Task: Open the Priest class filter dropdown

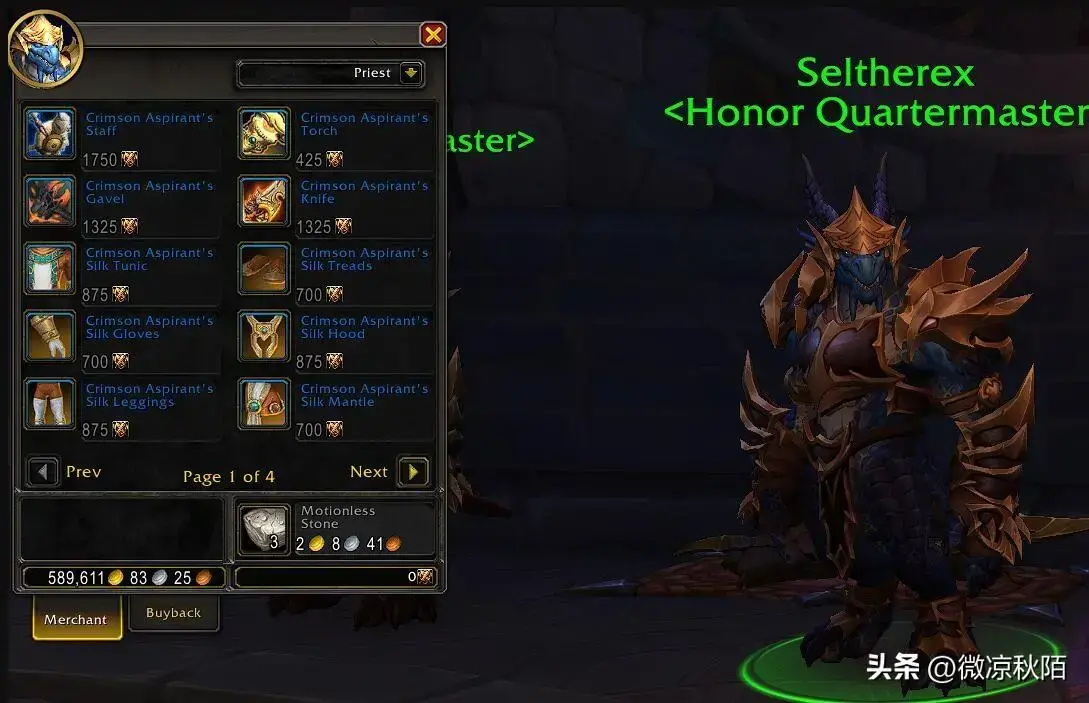Action: click(x=411, y=73)
